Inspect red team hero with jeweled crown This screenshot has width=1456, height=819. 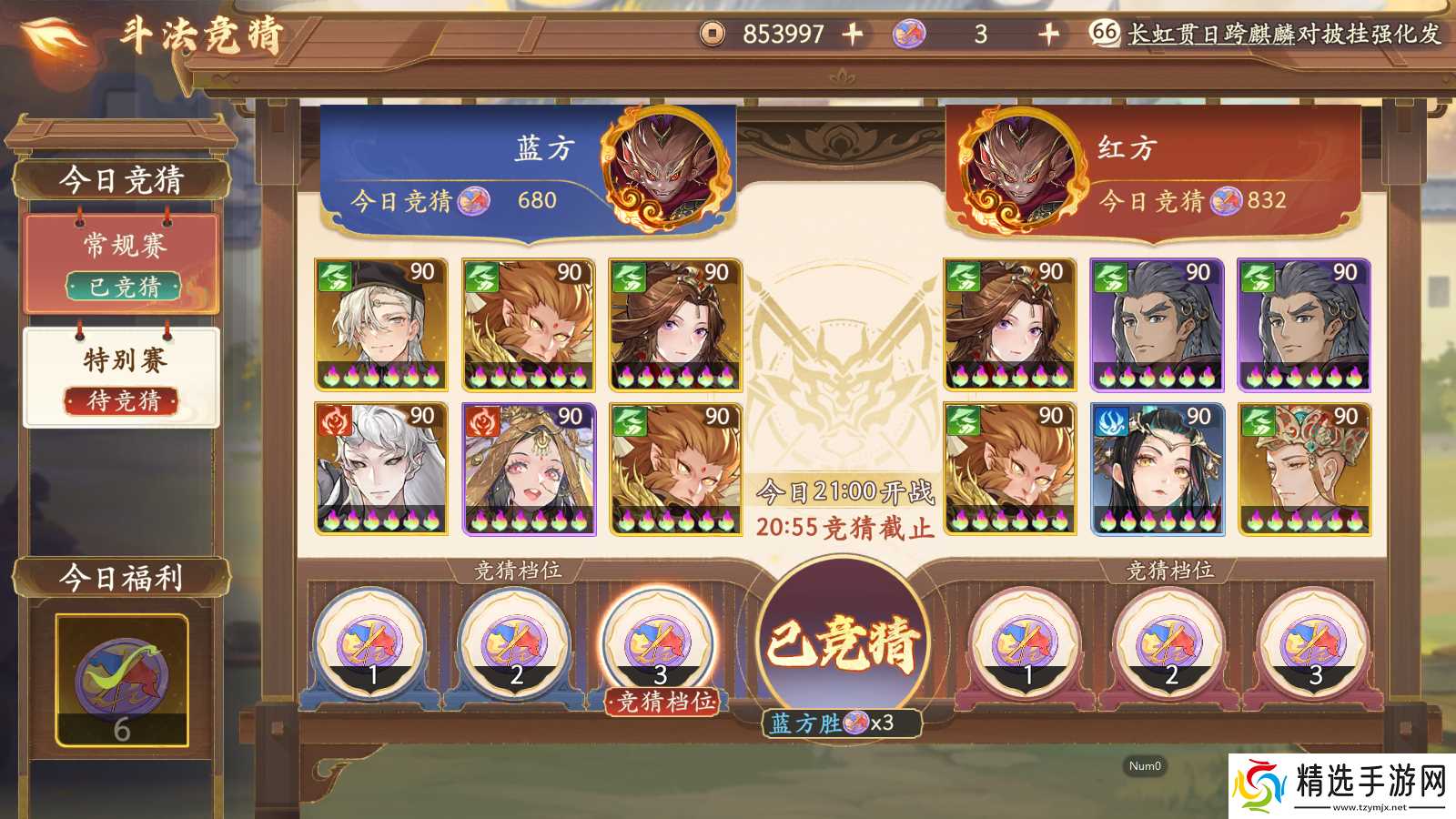(x=1304, y=469)
